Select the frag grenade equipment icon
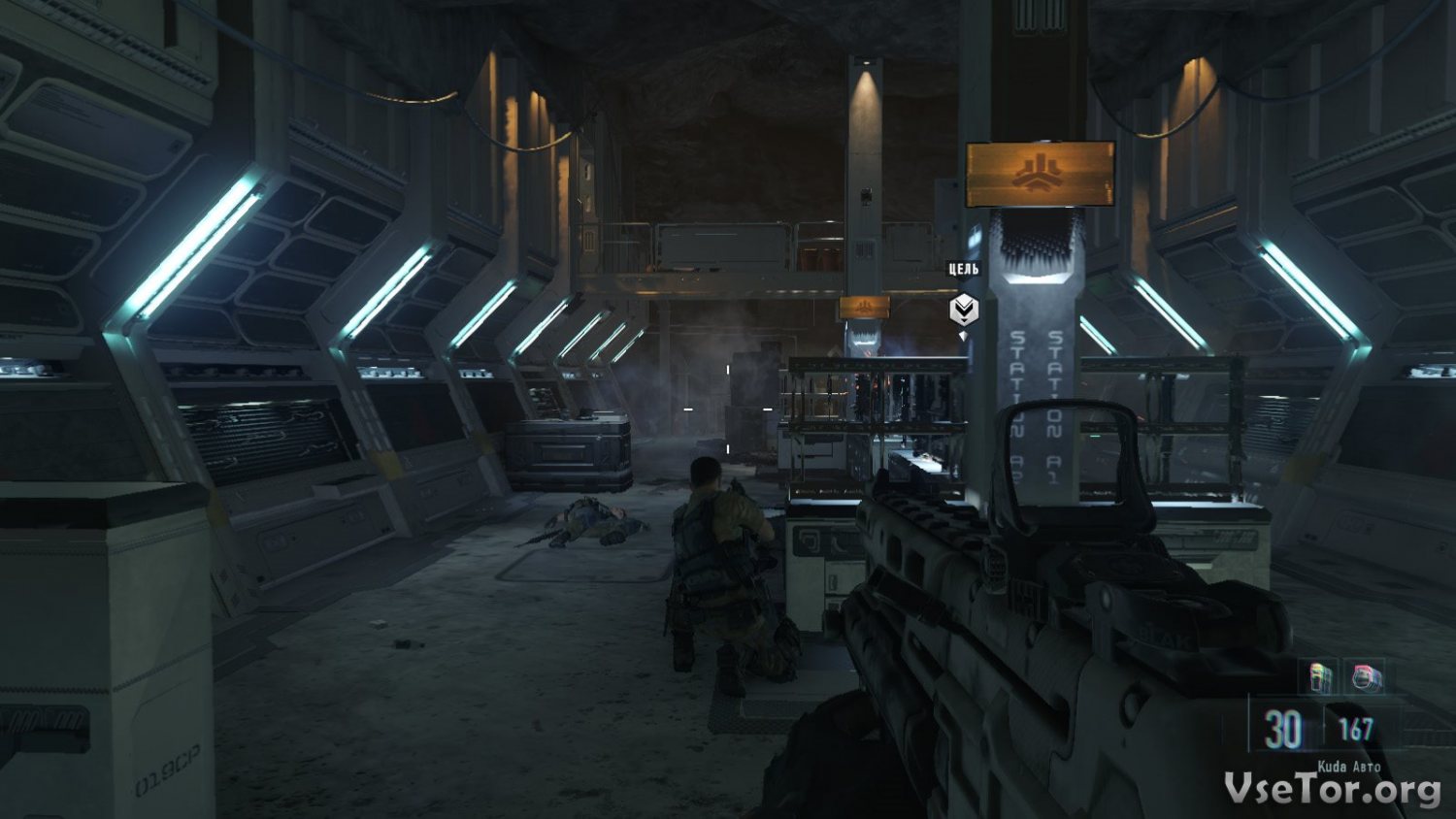Viewport: 1456px width, 819px height. coord(1320,676)
